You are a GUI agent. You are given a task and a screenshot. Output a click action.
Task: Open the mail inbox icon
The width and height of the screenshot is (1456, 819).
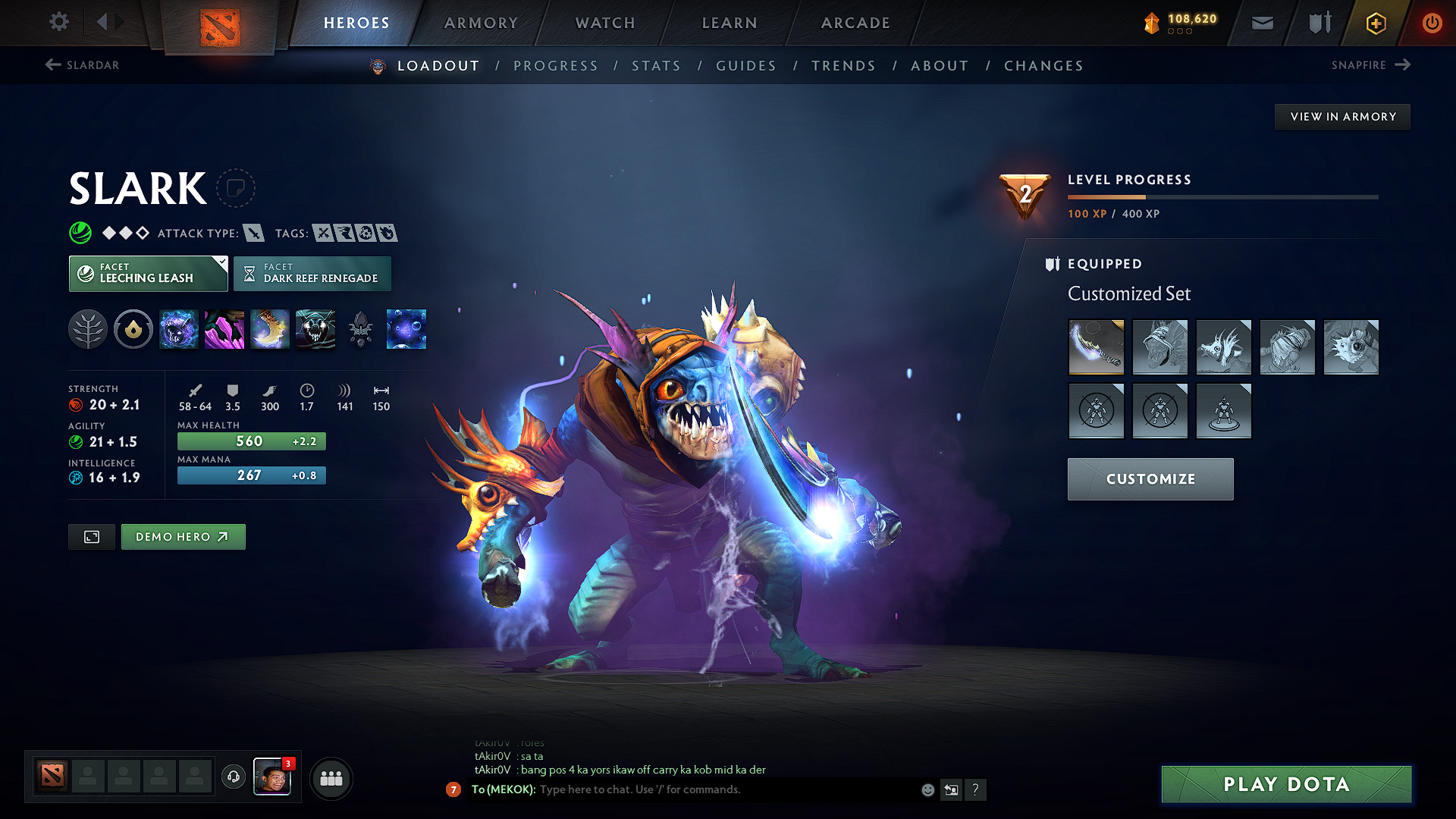click(x=1262, y=23)
